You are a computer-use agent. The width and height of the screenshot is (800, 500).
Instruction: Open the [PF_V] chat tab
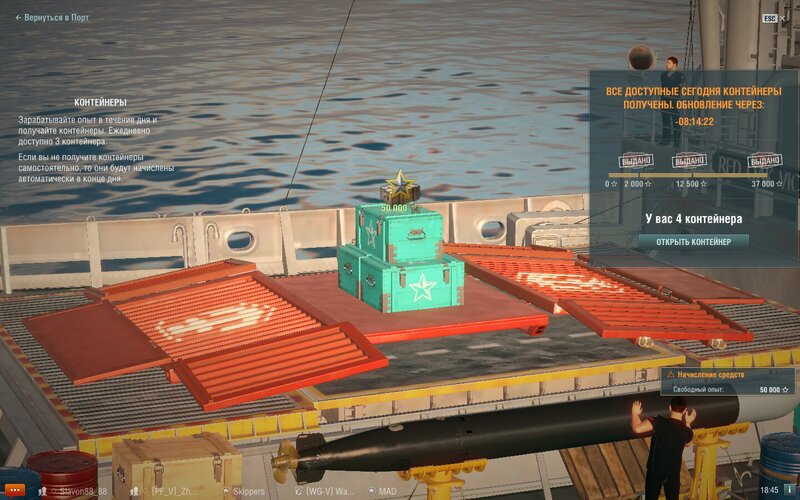[172, 491]
